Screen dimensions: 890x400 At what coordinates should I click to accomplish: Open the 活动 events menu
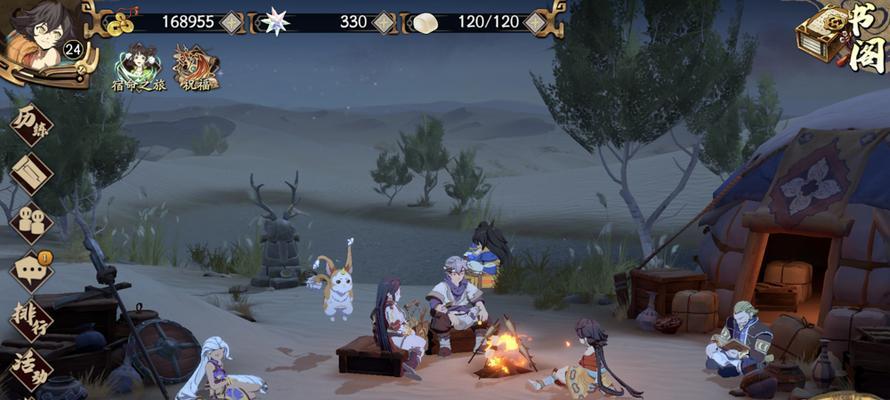click(x=31, y=368)
